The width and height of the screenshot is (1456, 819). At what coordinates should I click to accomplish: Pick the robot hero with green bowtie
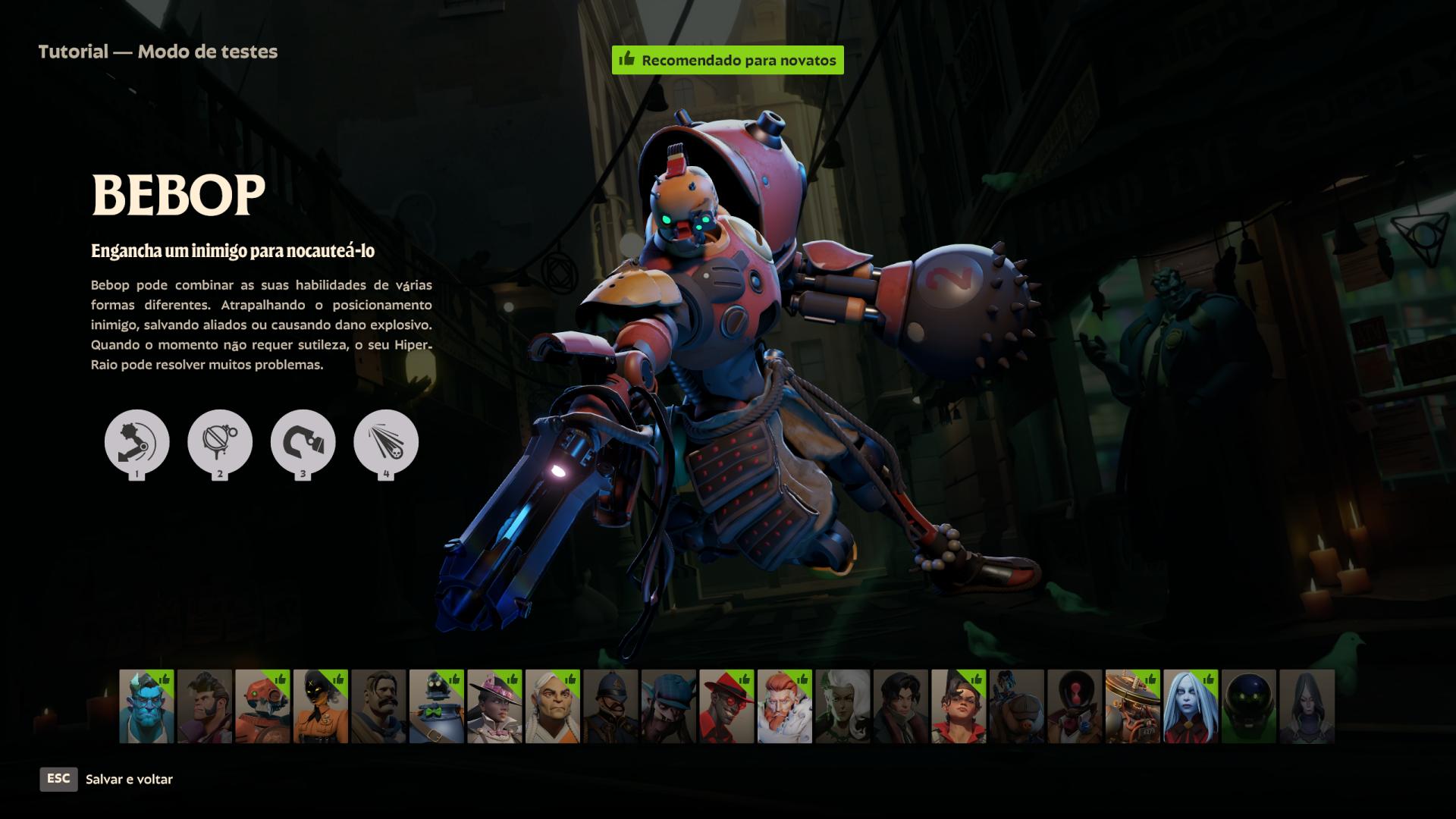[437, 707]
